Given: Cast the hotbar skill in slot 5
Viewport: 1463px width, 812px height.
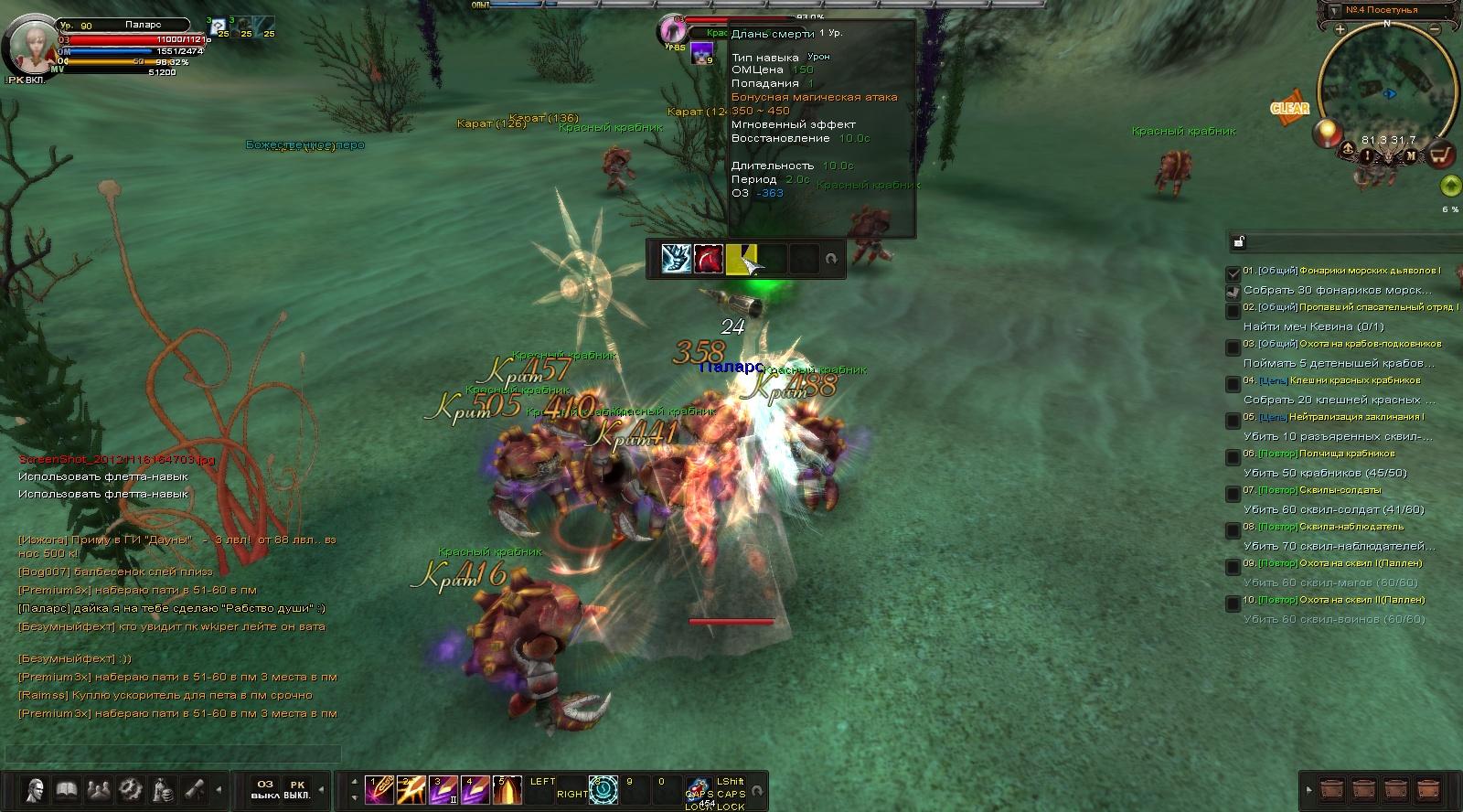Looking at the screenshot, I should (507, 789).
